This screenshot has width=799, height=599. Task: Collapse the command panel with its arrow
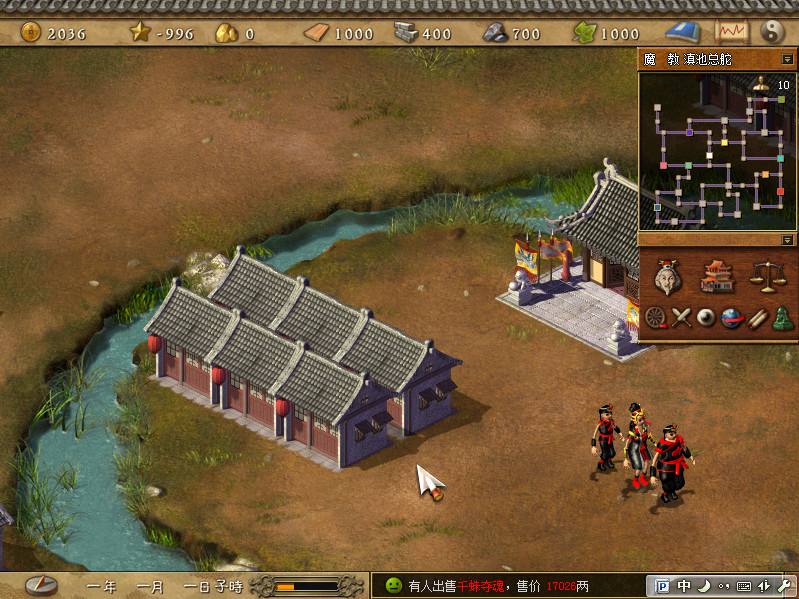tap(787, 240)
